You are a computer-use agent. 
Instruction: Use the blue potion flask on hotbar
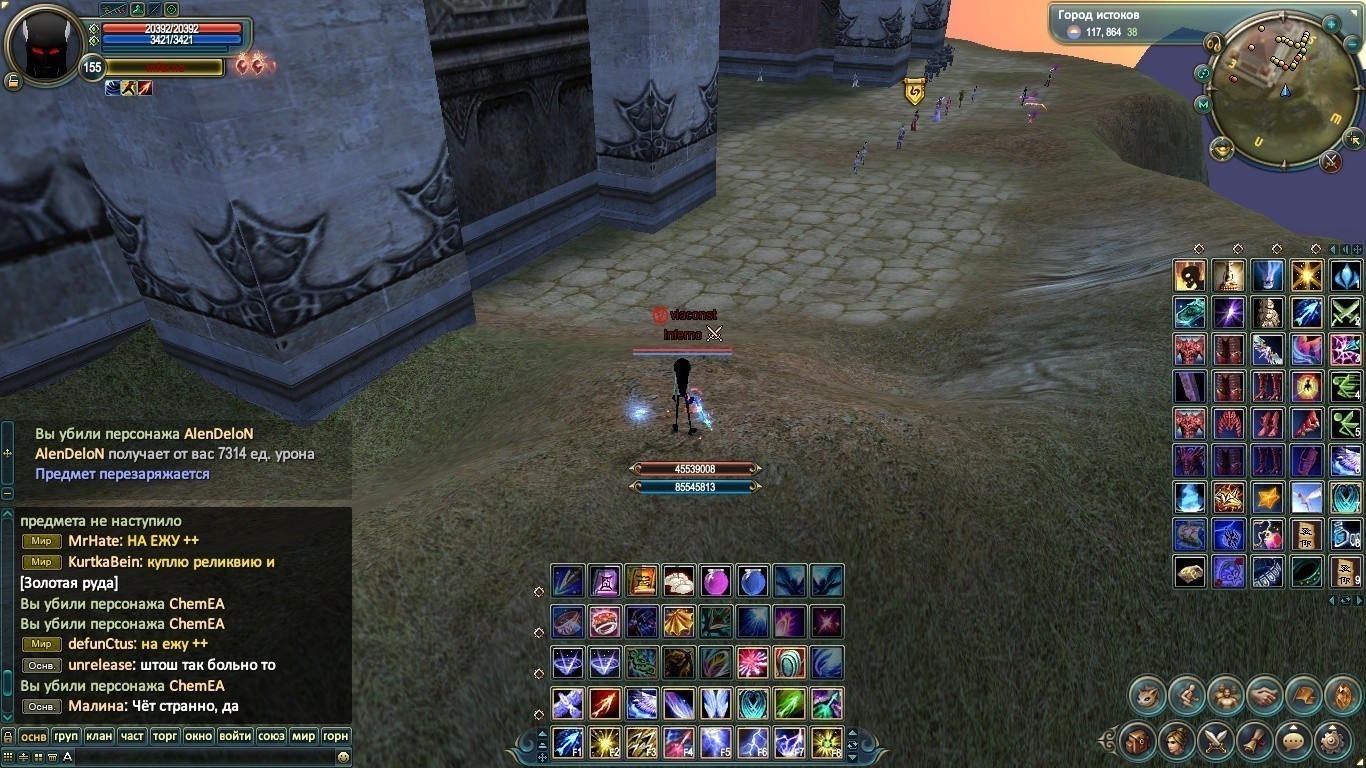(753, 581)
